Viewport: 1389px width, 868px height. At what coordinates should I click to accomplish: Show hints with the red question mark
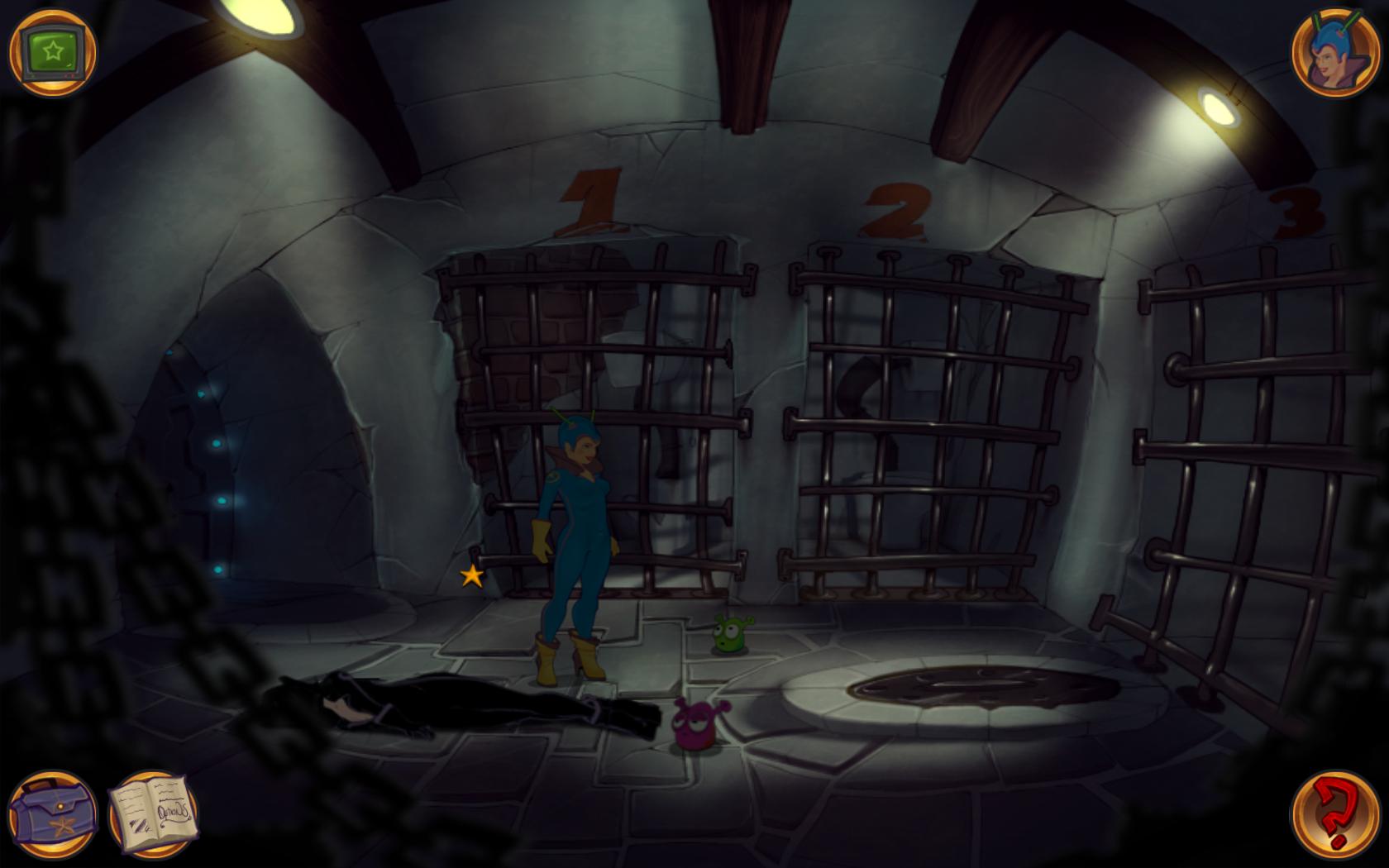click(x=1334, y=815)
